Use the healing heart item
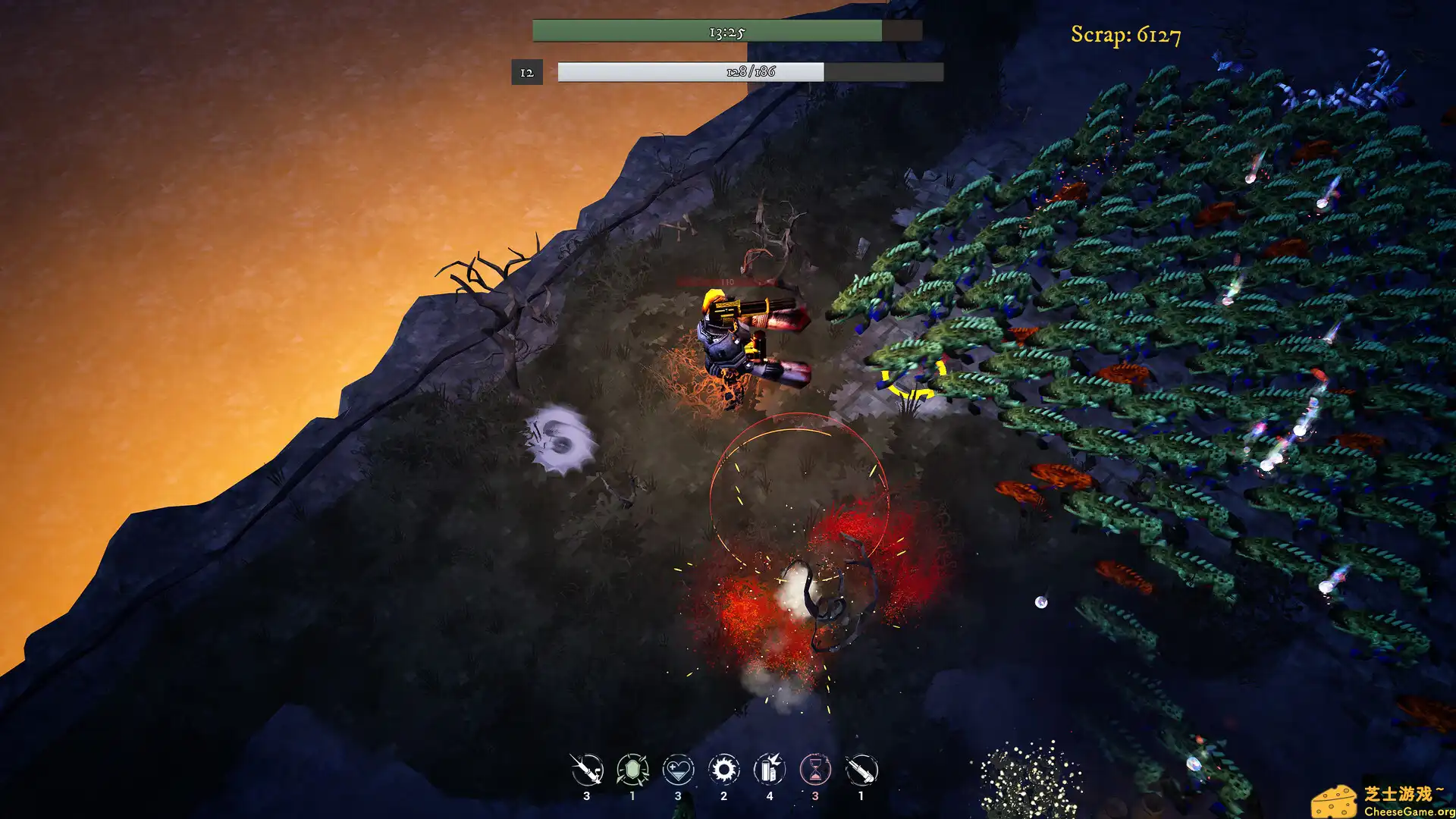The width and height of the screenshot is (1456, 819). [678, 769]
